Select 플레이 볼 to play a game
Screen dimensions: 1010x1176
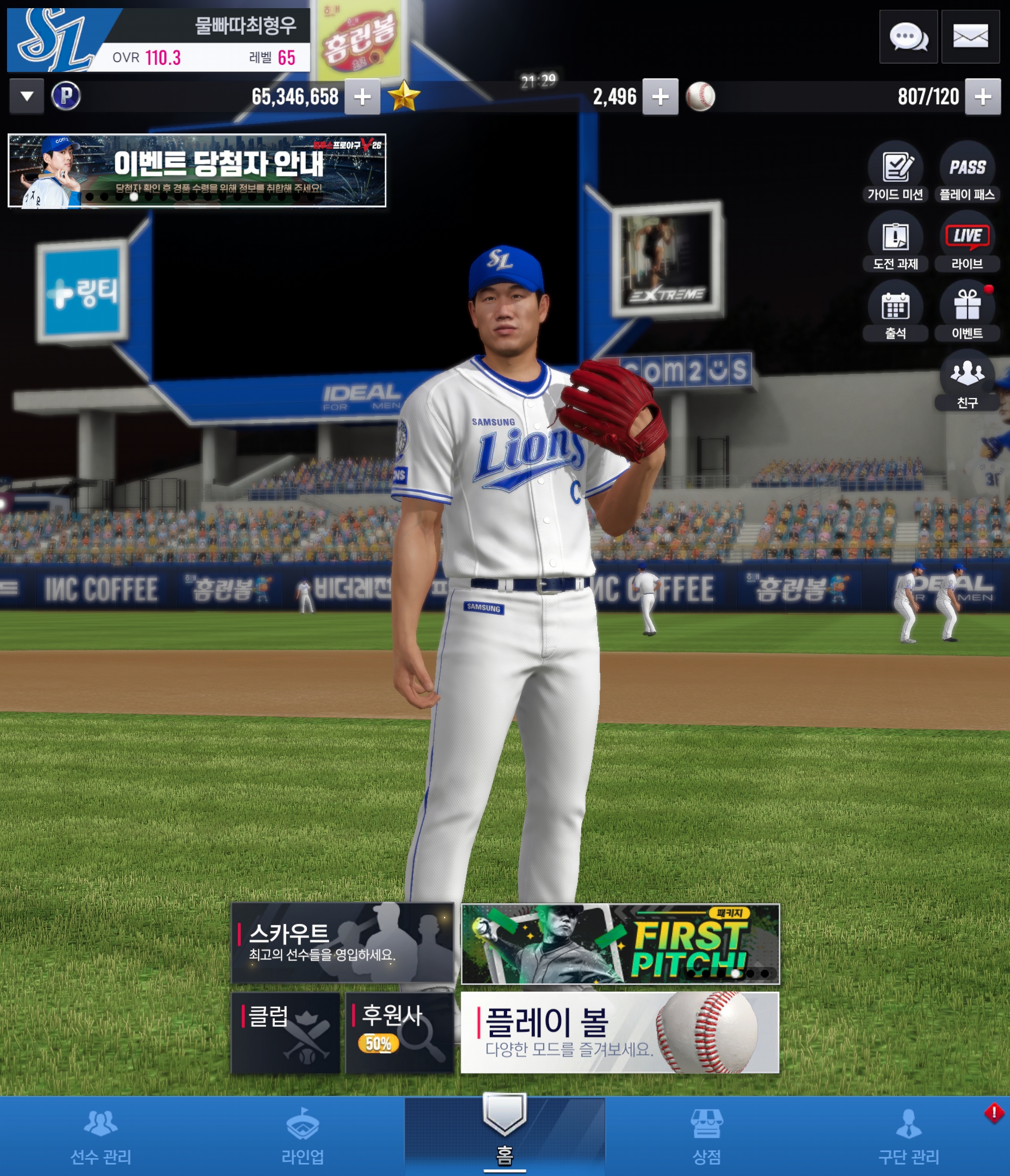point(620,1032)
